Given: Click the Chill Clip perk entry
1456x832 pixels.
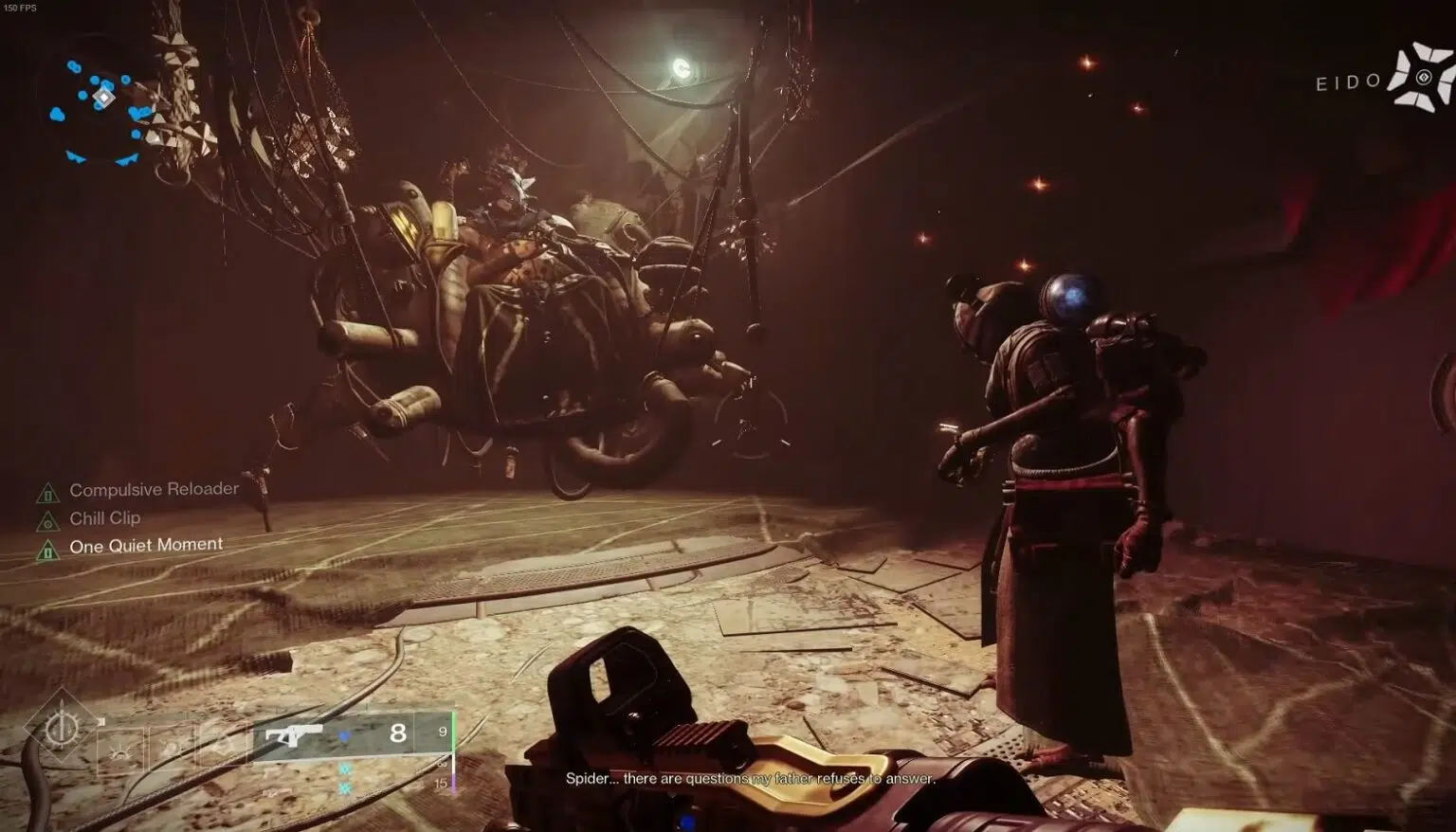Looking at the screenshot, I should pyautogui.click(x=104, y=518).
